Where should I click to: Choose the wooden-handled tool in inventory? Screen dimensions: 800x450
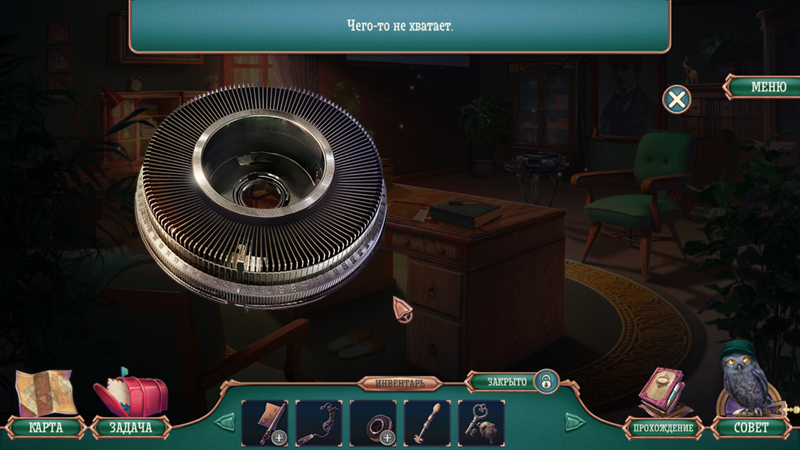click(x=427, y=422)
